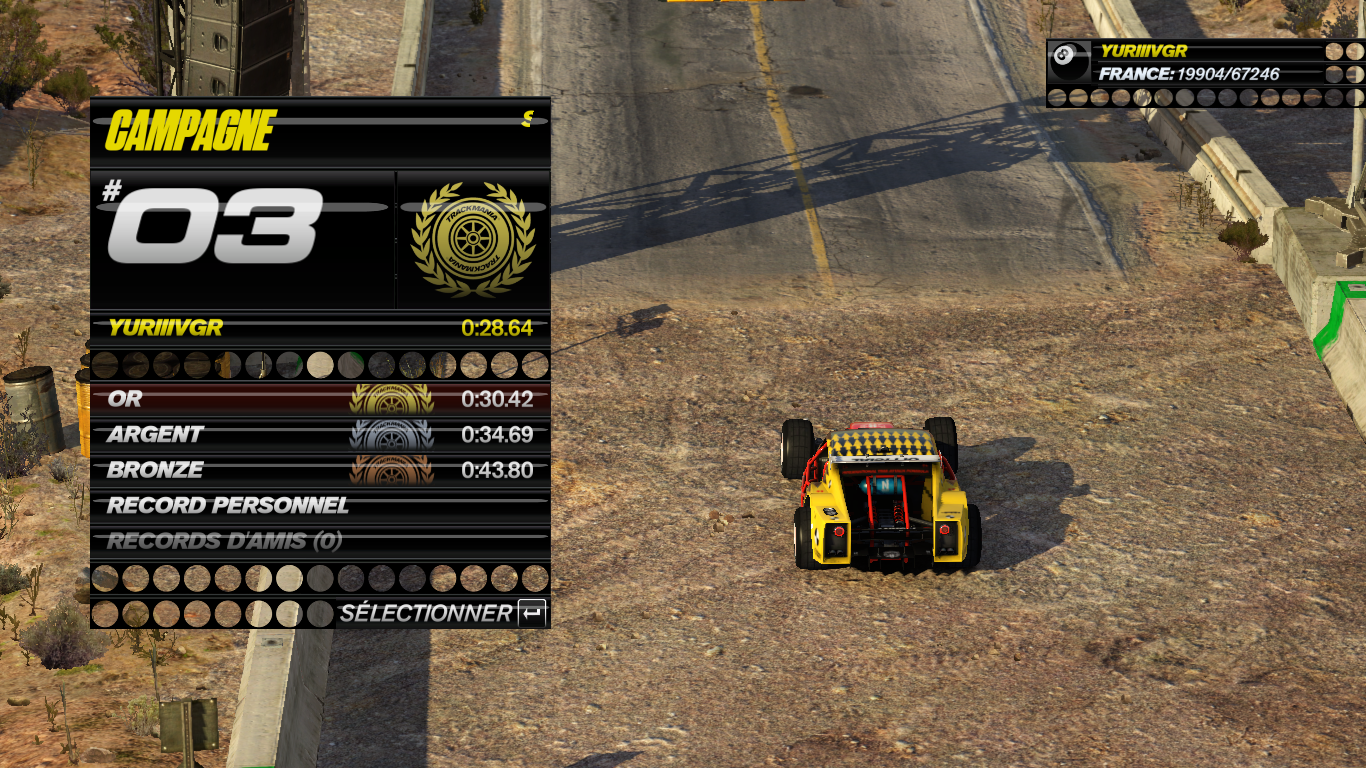Pick the BRONZE medal ghost row

tap(320, 470)
